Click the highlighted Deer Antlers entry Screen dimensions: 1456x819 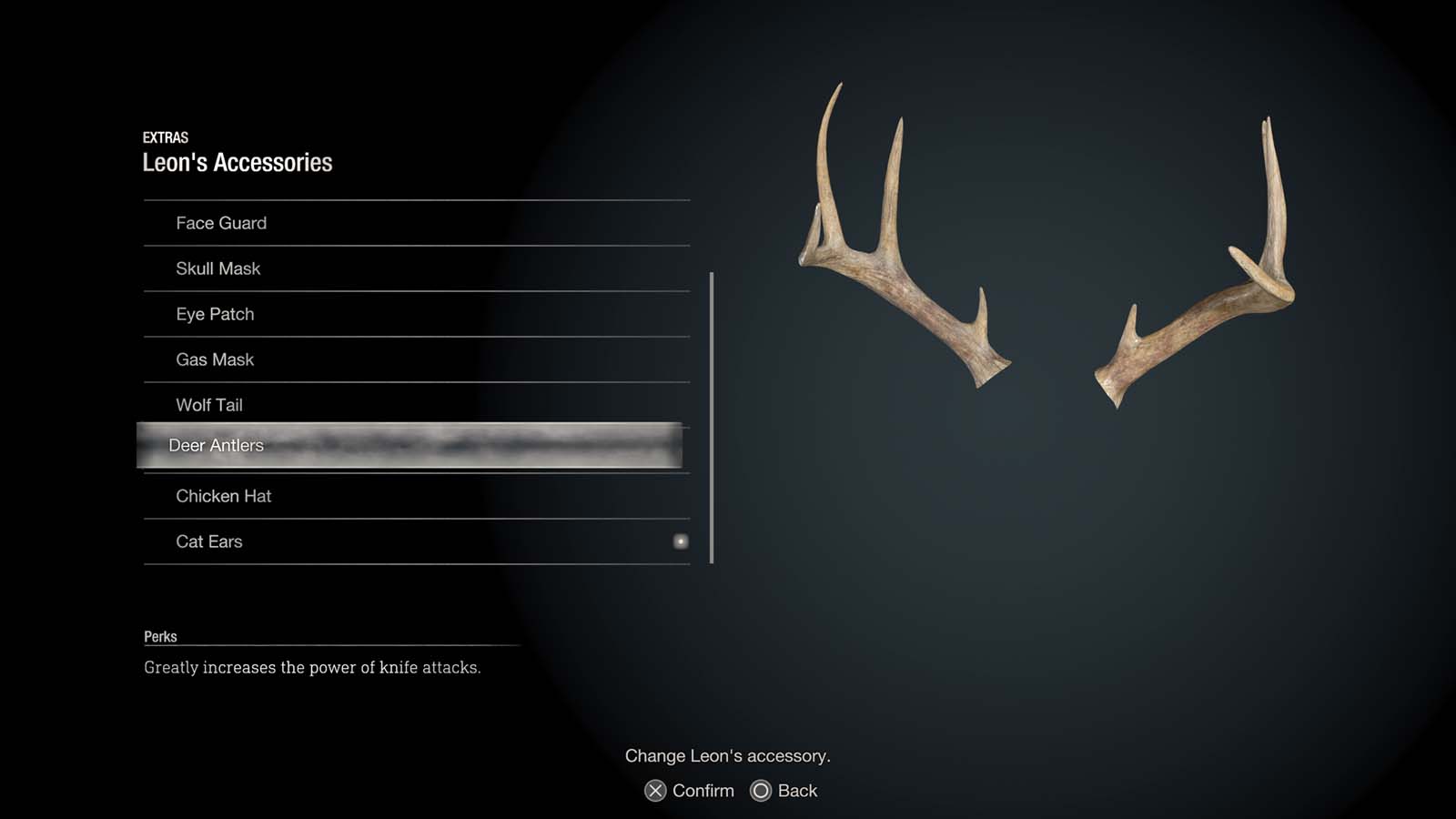pyautogui.click(x=216, y=446)
